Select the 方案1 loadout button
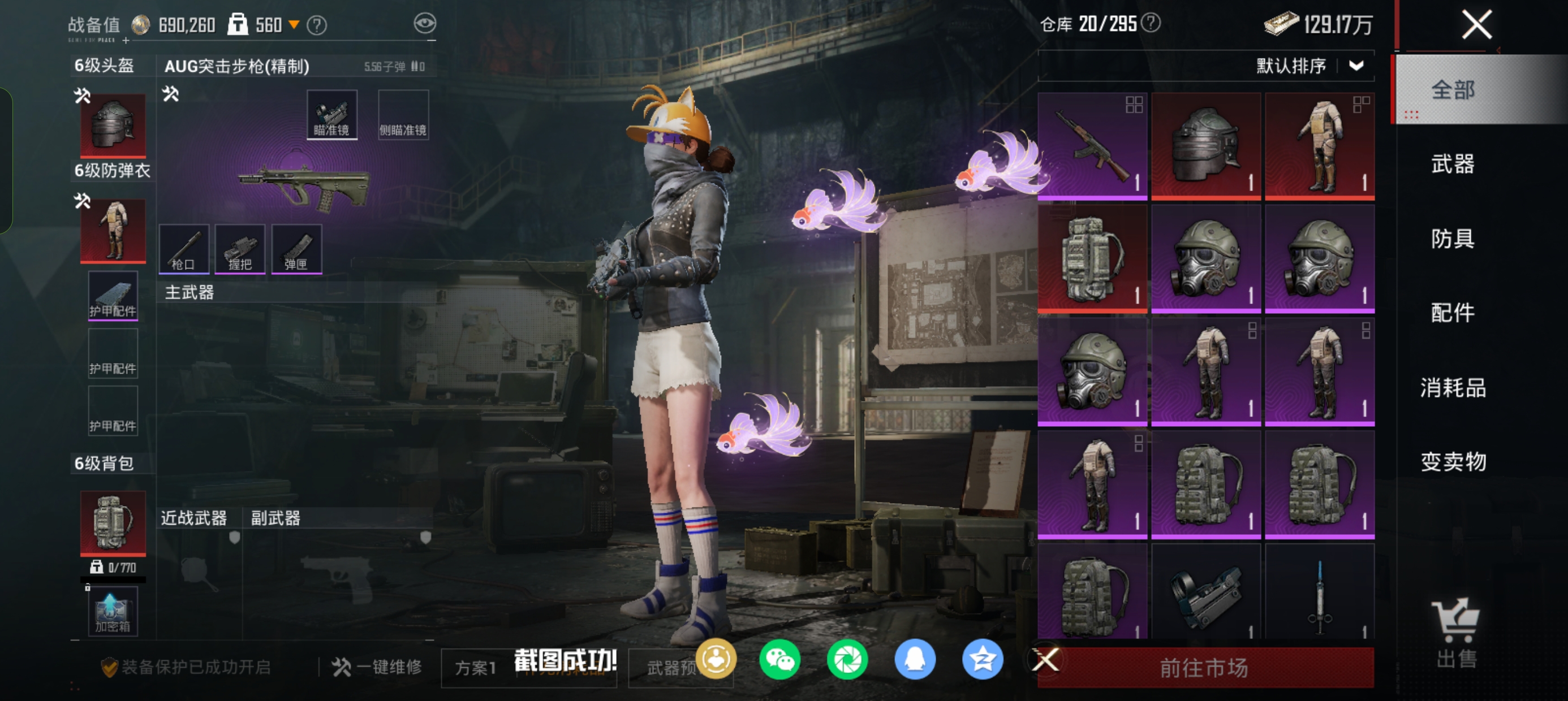1568x701 pixels. click(476, 668)
